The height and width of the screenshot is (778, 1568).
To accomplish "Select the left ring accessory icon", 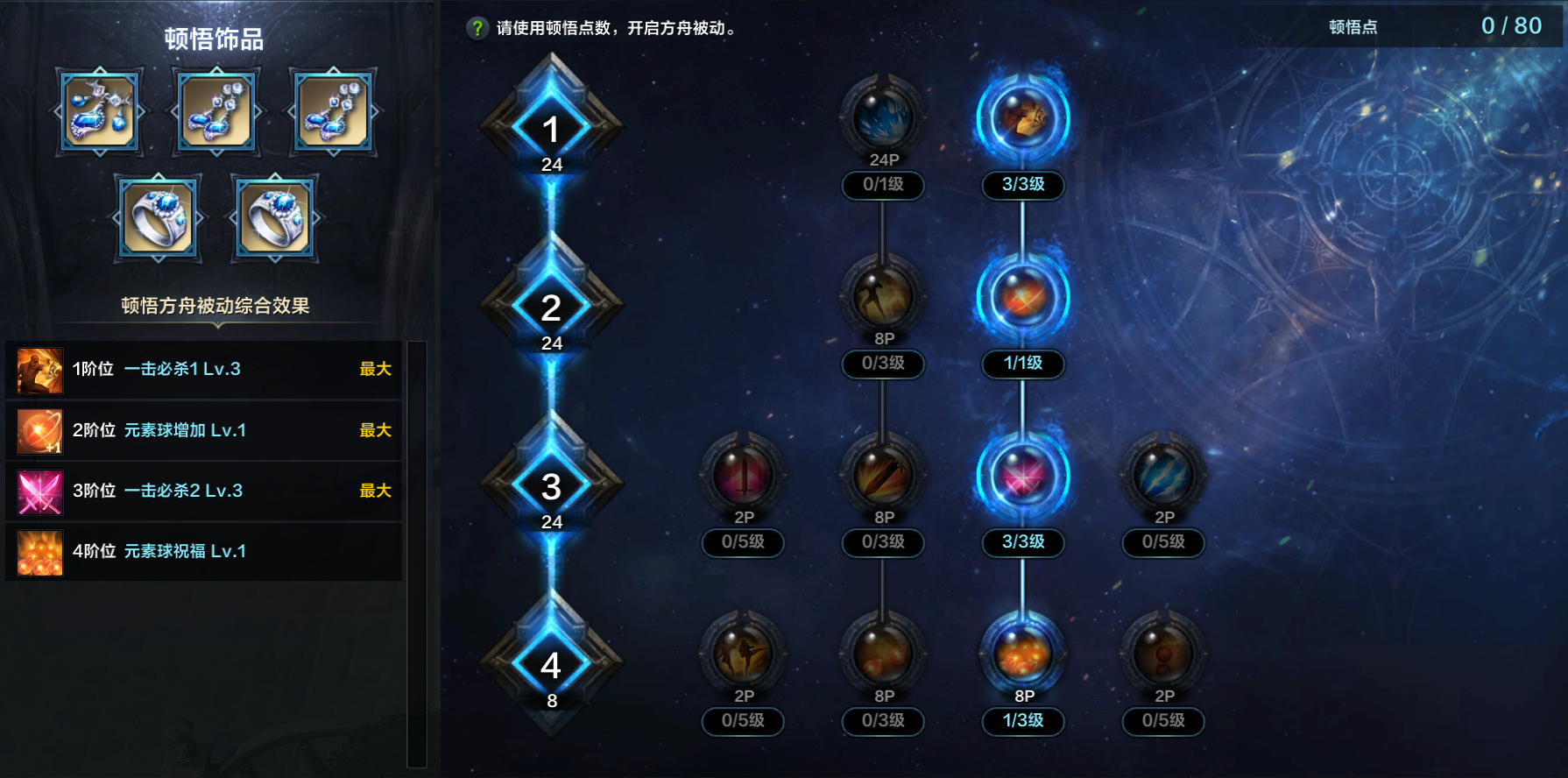I will [x=157, y=216].
